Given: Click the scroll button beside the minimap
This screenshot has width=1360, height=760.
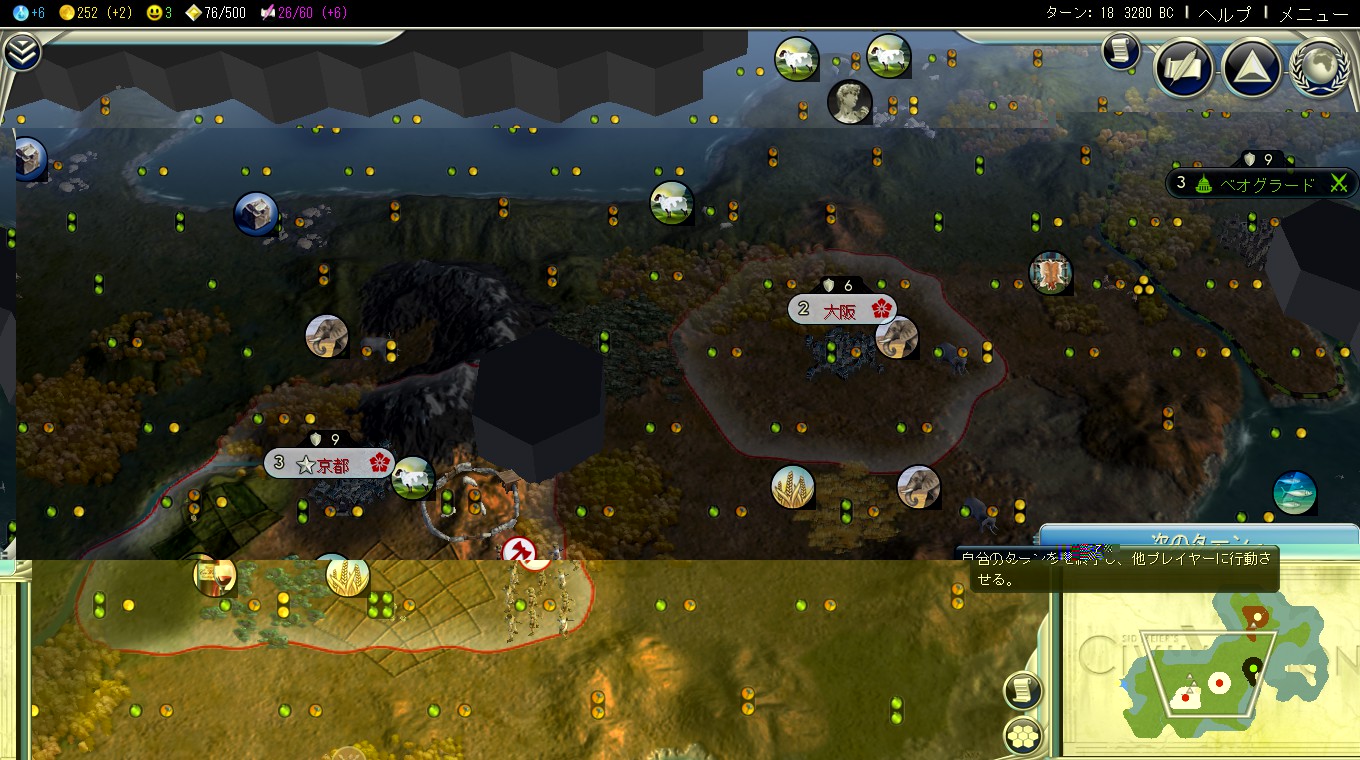Looking at the screenshot, I should (1022, 690).
